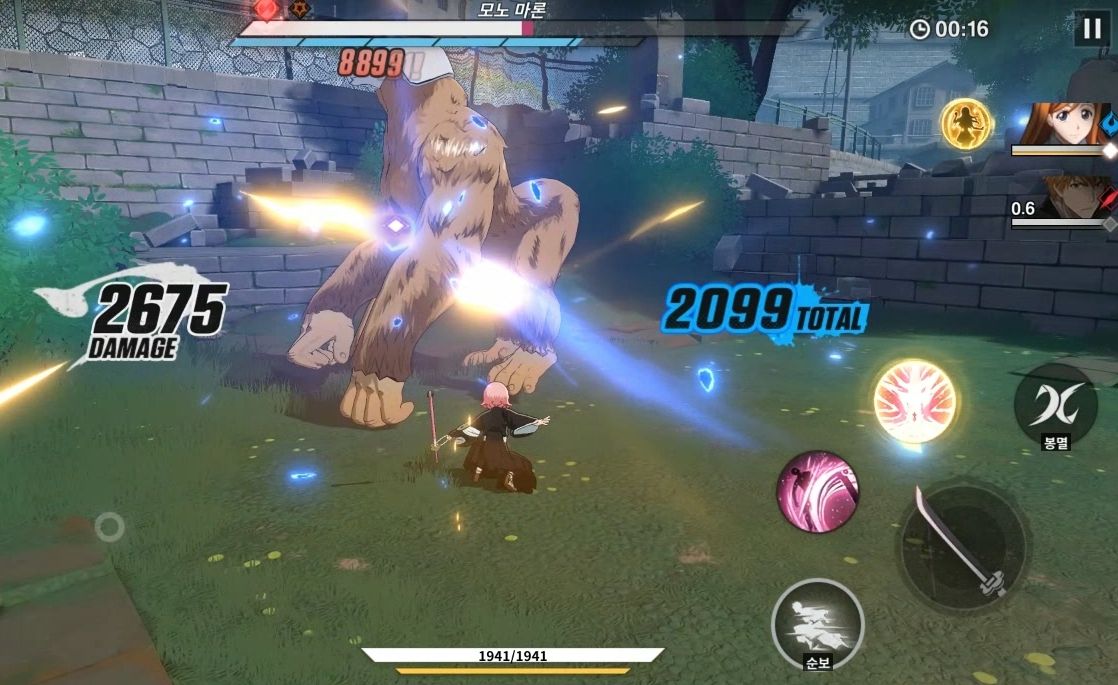This screenshot has height=685, width=1118.
Task: Pause the battle
Action: (1091, 30)
